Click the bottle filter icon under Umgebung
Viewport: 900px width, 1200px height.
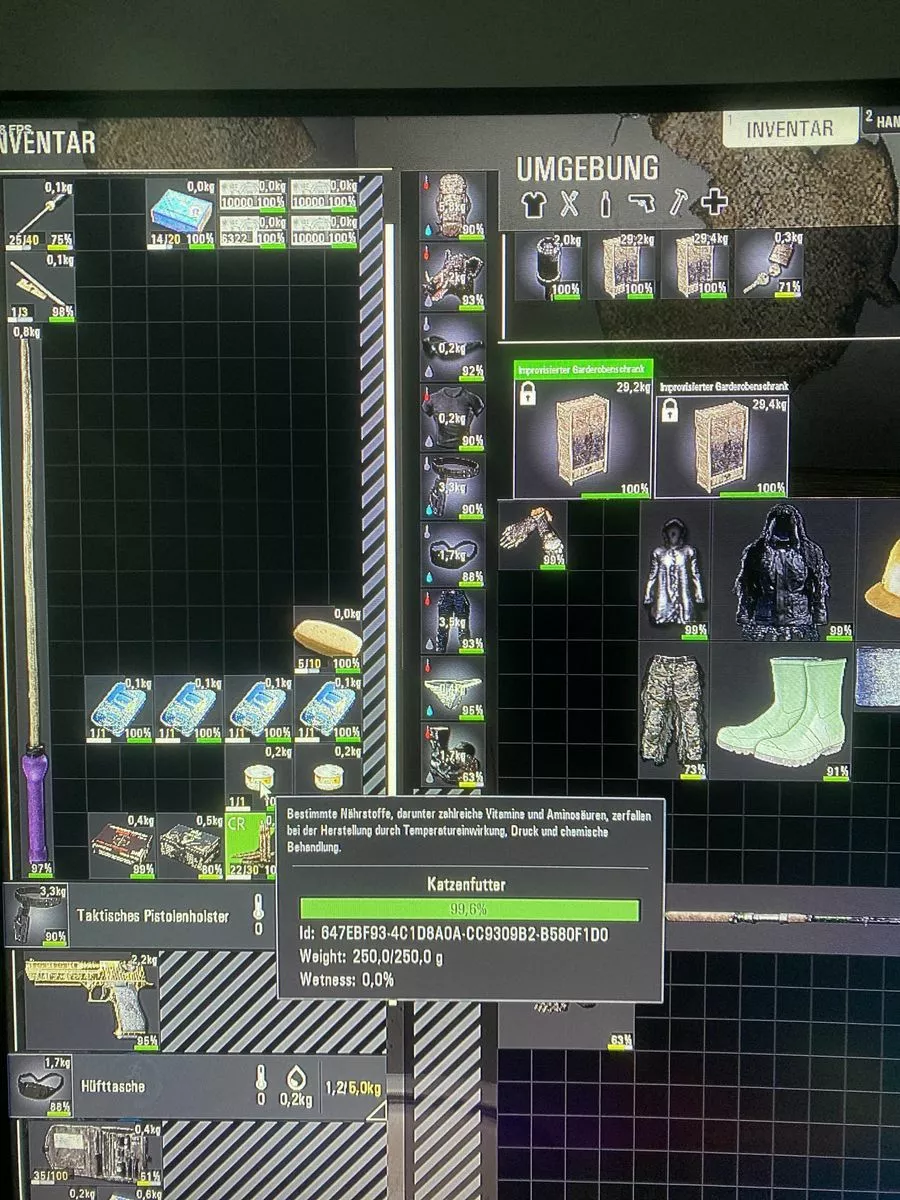pyautogui.click(x=605, y=204)
